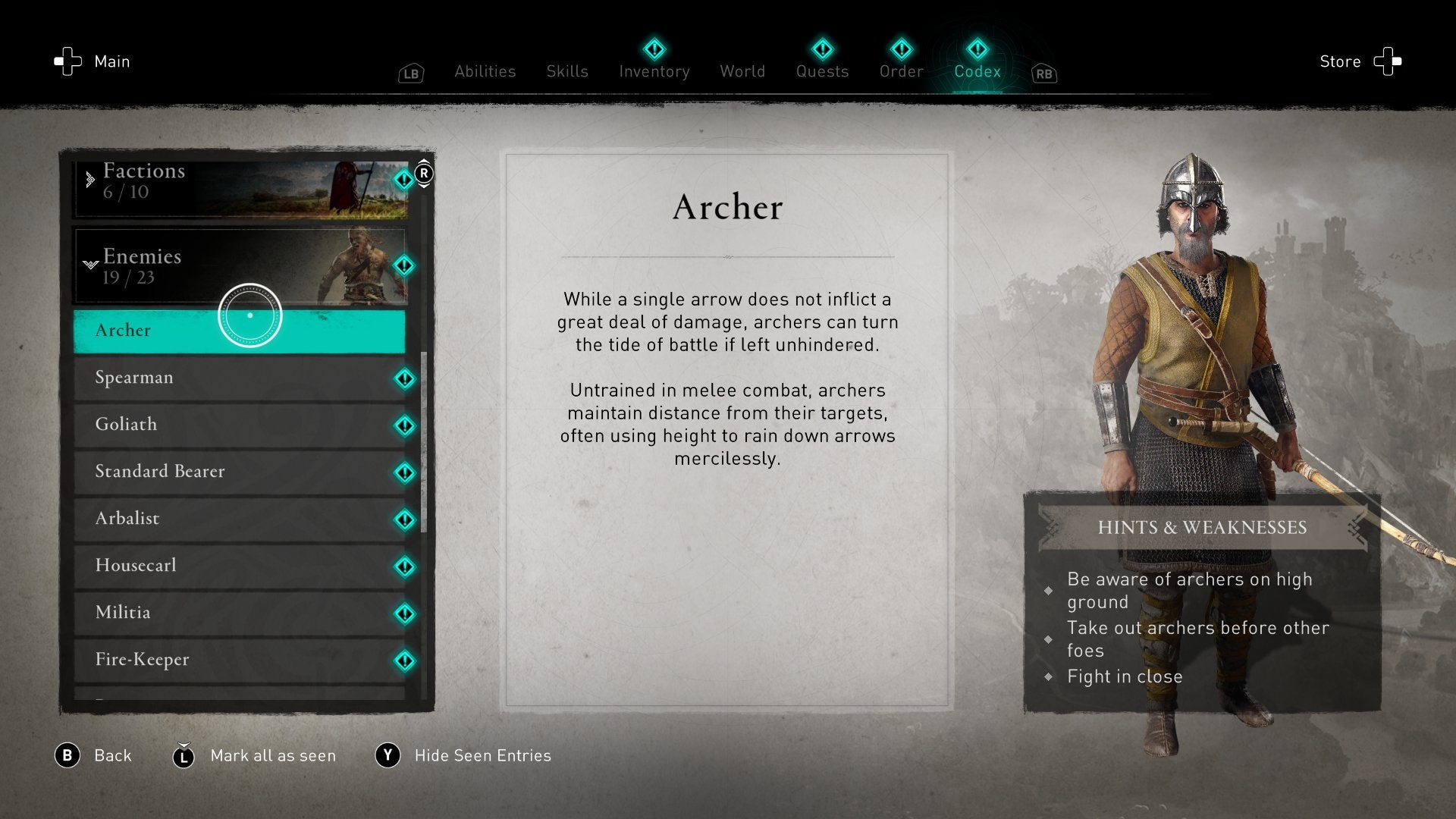The image size is (1456, 819).
Task: Collapse the Enemies category
Action: [x=227, y=265]
